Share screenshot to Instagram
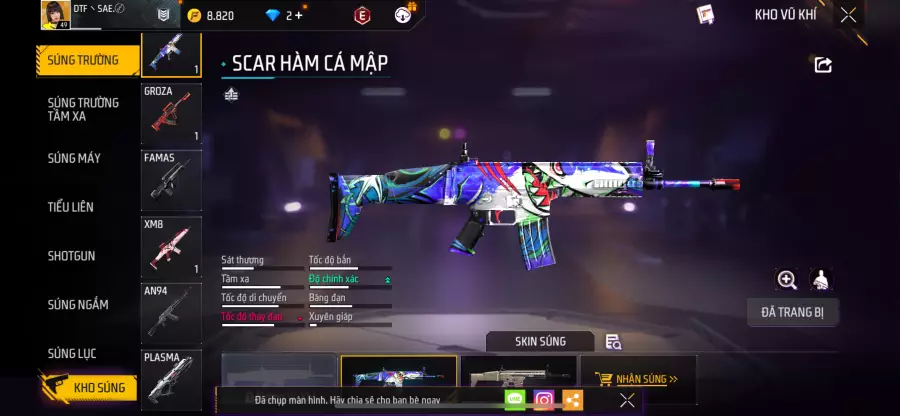 click(x=544, y=400)
